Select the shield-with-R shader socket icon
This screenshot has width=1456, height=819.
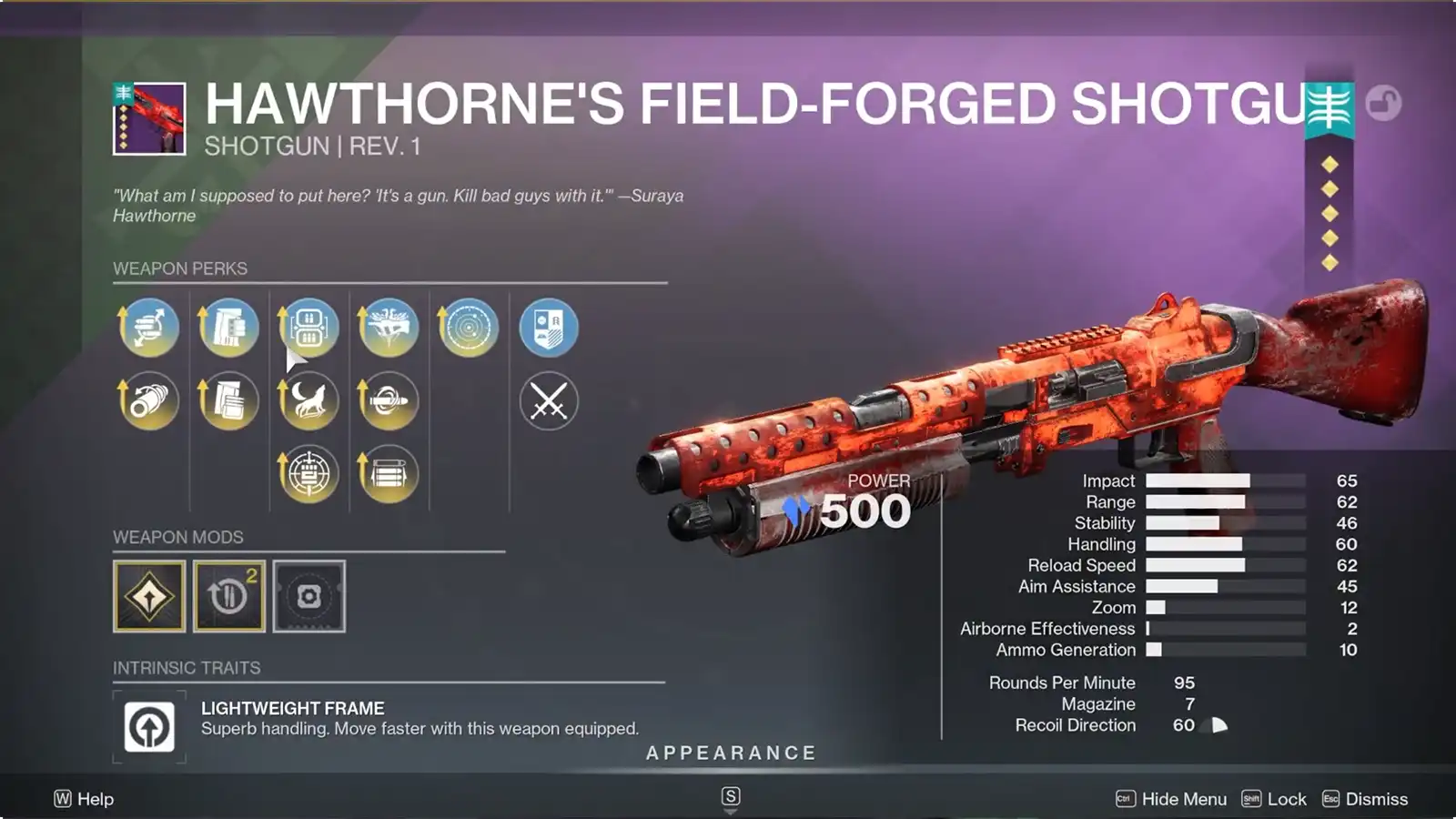click(x=547, y=328)
